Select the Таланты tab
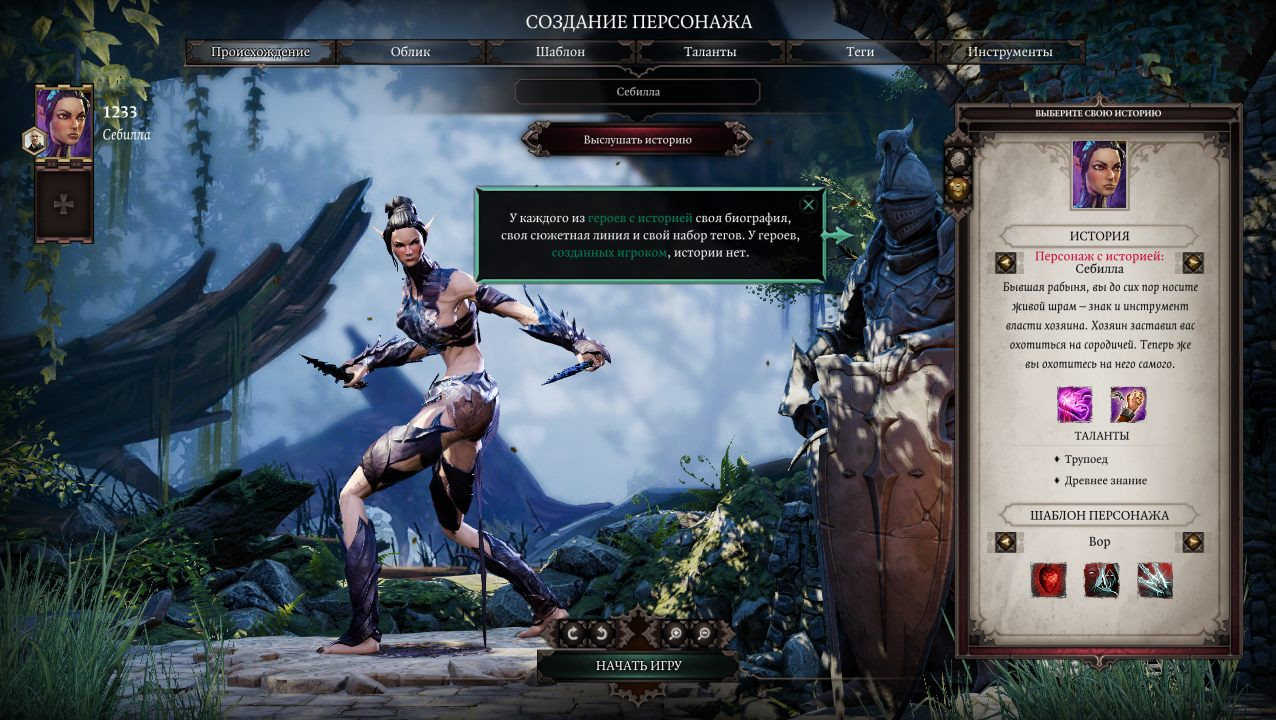Viewport: 1276px width, 720px height. pos(710,52)
